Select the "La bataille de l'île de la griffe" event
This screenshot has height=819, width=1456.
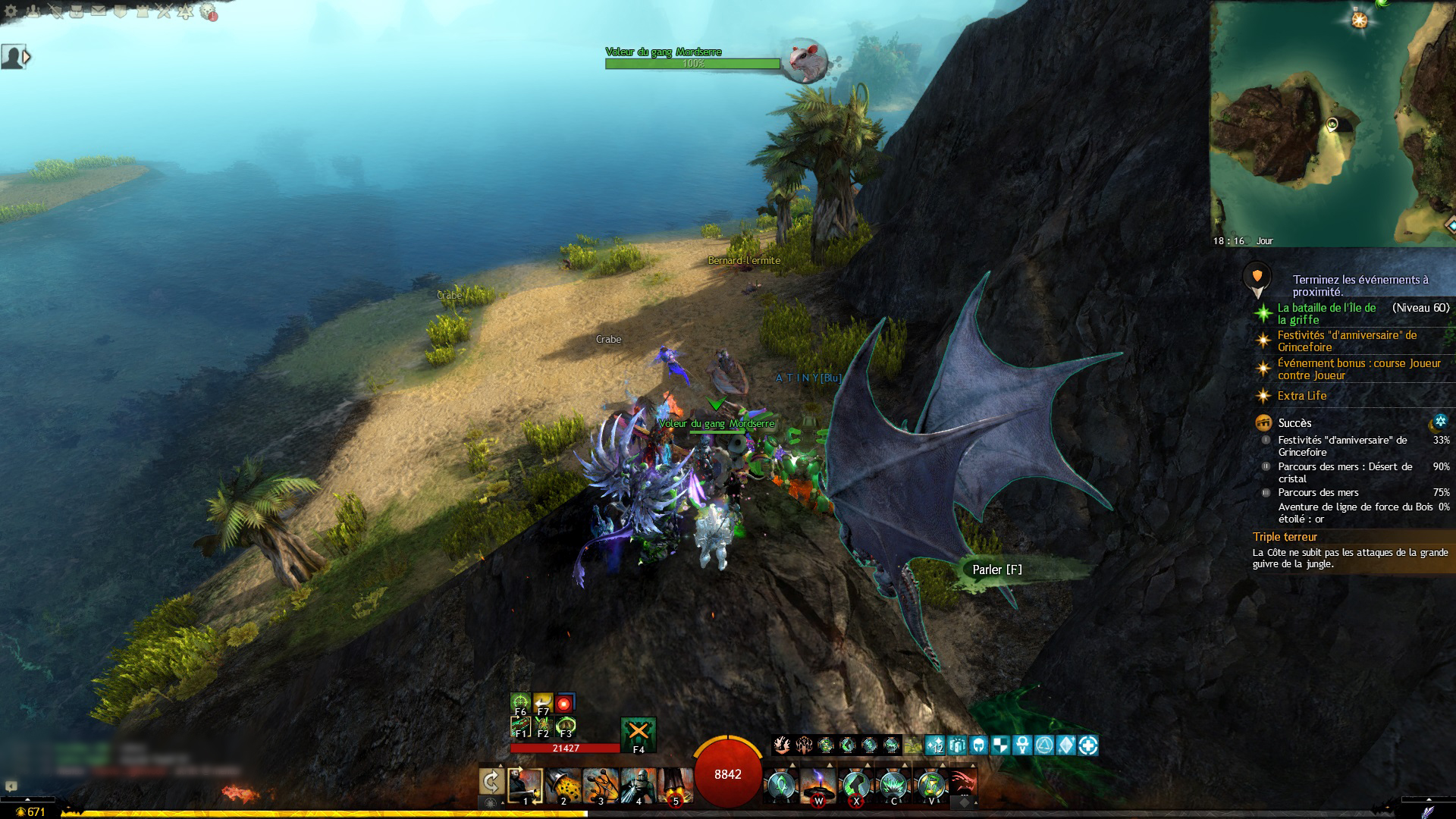click(1326, 313)
